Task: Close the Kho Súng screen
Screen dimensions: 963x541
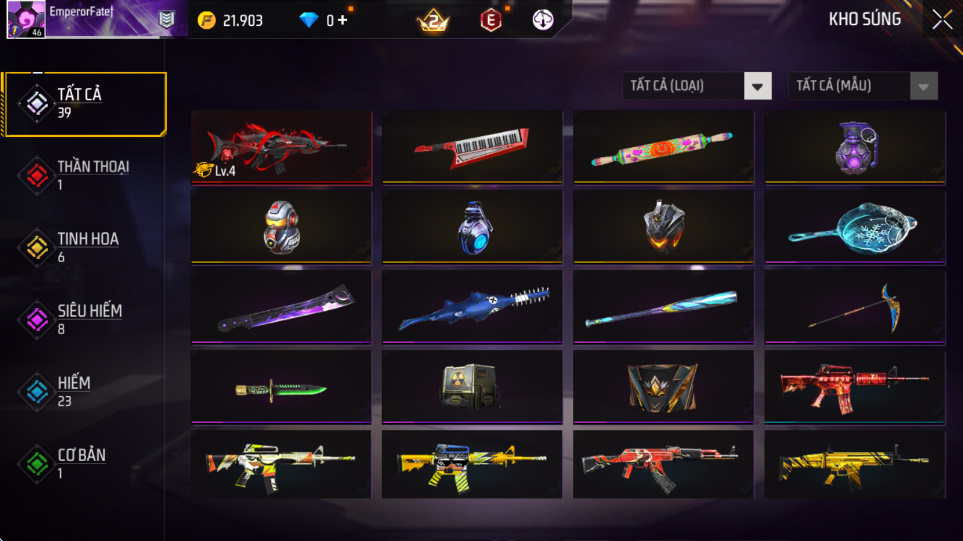Action: pos(942,20)
